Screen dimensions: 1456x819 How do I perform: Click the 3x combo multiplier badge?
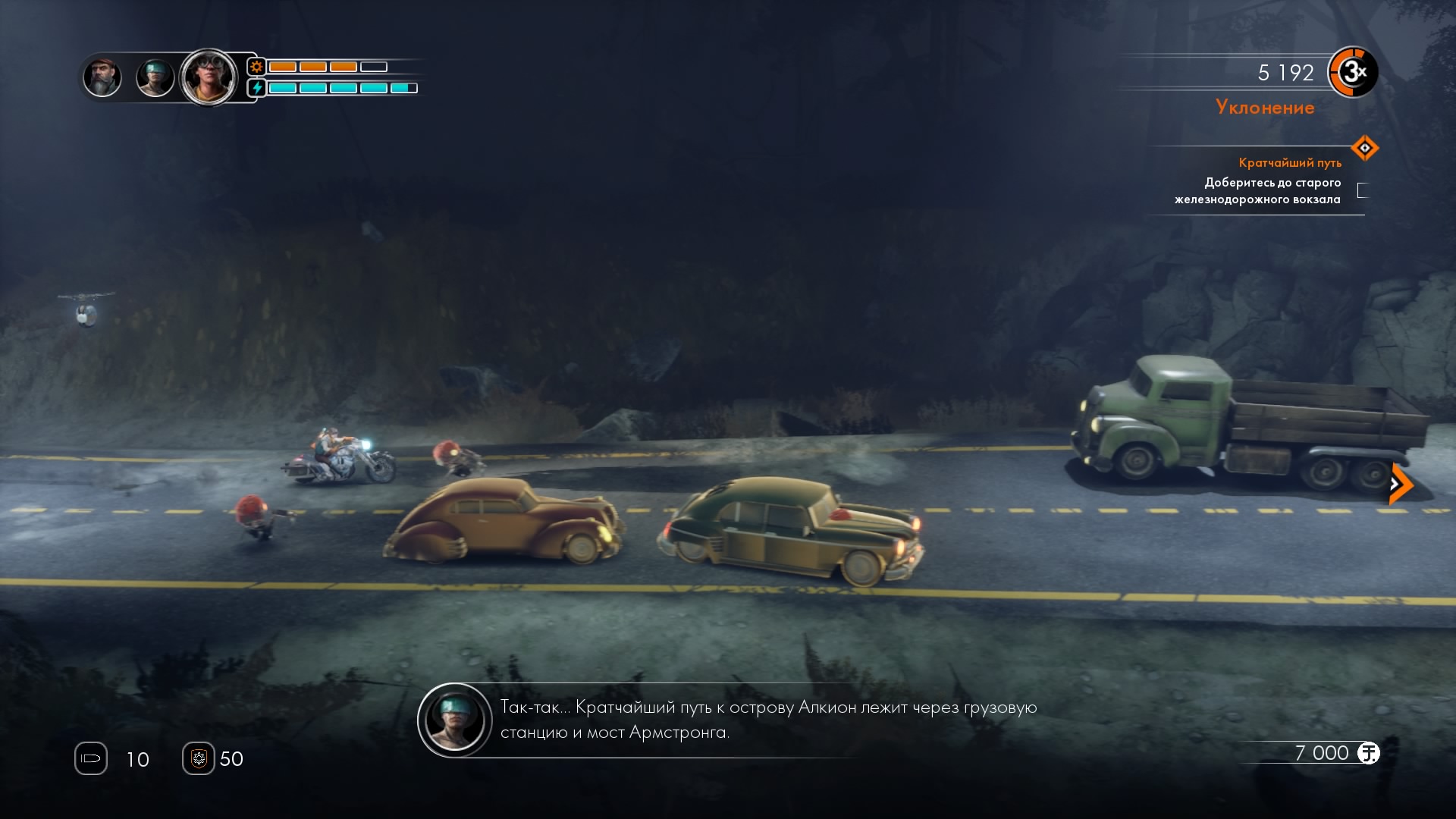1353,73
